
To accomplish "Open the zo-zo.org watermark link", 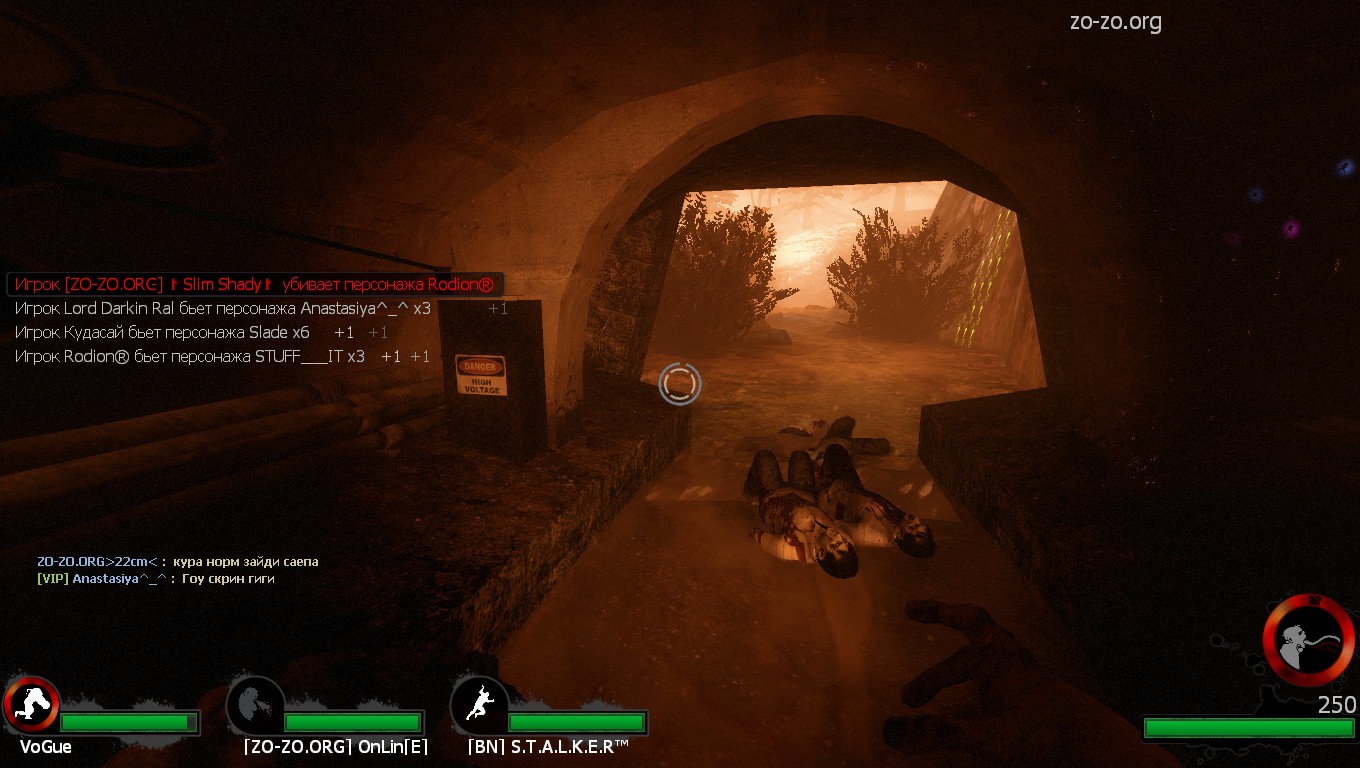I will point(1115,22).
